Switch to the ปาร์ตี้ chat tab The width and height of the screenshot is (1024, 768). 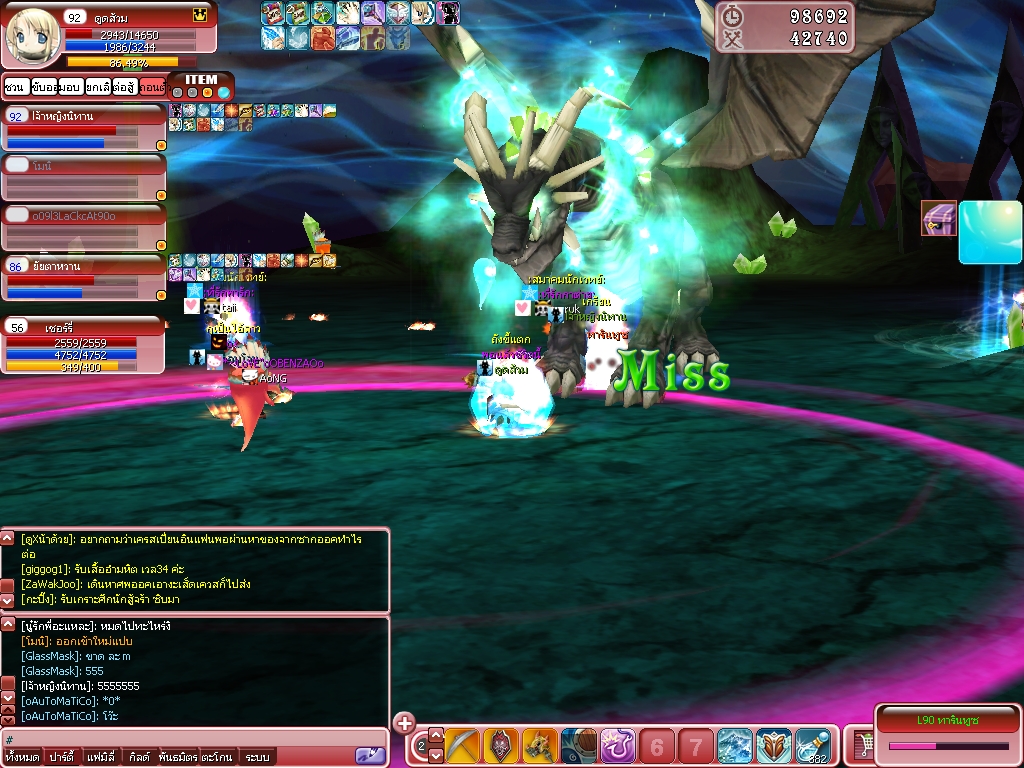point(61,757)
